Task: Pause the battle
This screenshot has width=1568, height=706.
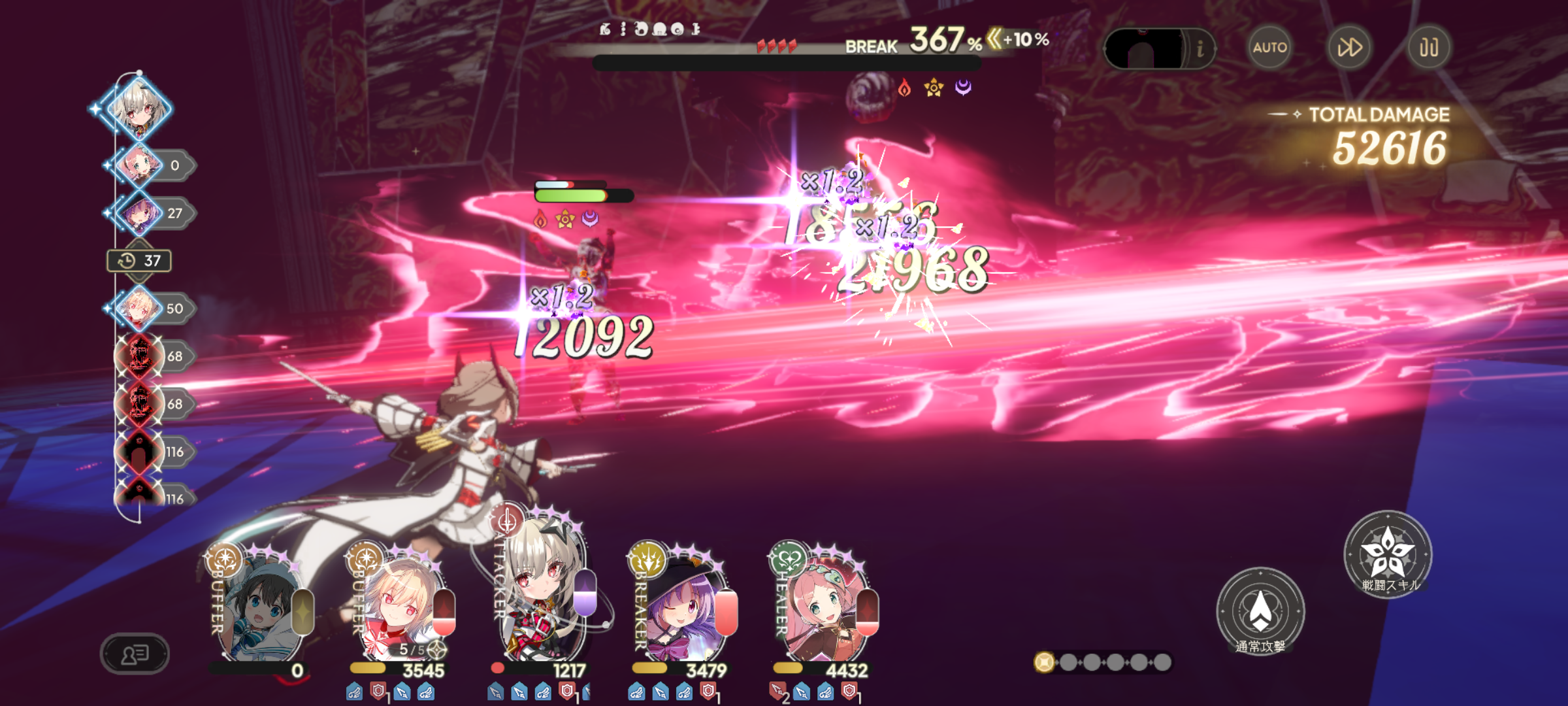Action: click(x=1429, y=47)
